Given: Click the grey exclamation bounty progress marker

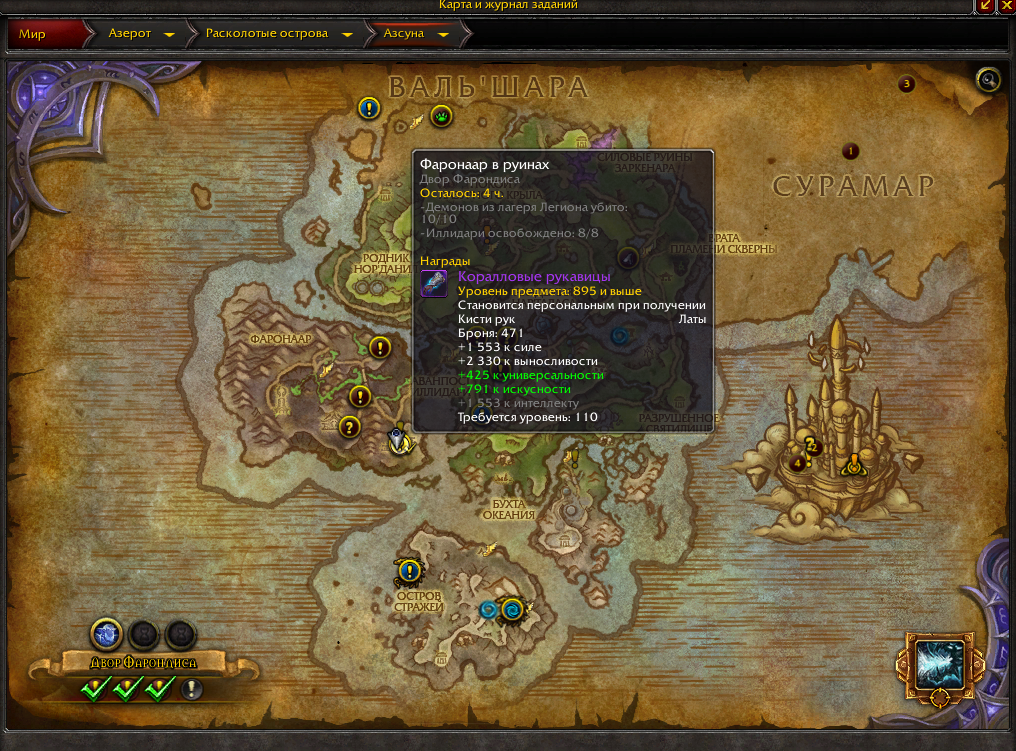Looking at the screenshot, I should coord(192,689).
